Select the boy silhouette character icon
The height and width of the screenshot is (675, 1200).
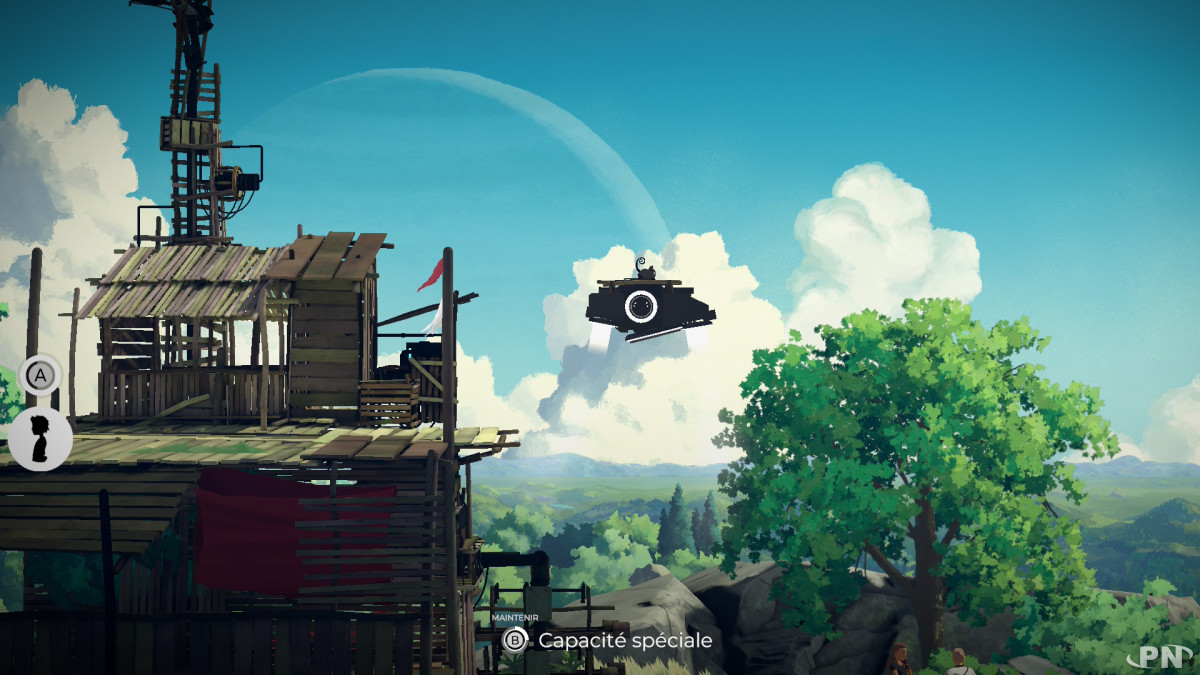[40, 439]
